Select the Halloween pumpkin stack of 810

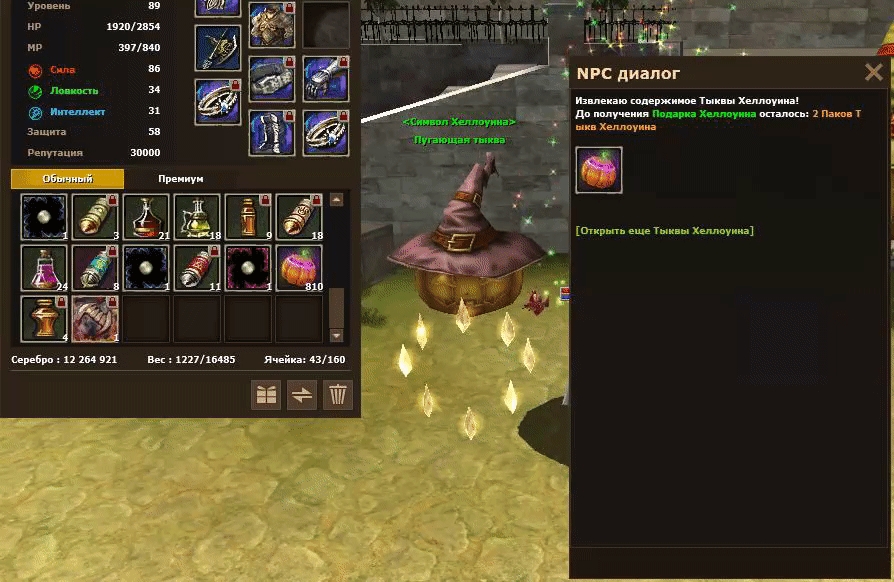[x=299, y=268]
